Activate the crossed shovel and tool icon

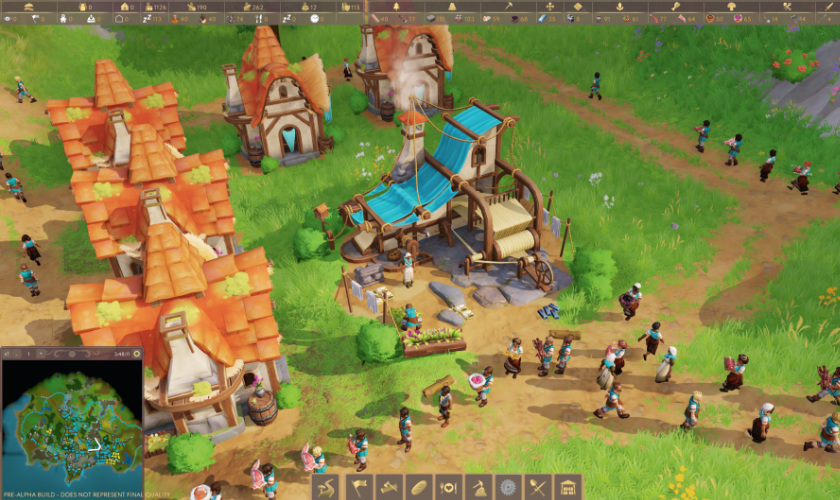(537, 487)
